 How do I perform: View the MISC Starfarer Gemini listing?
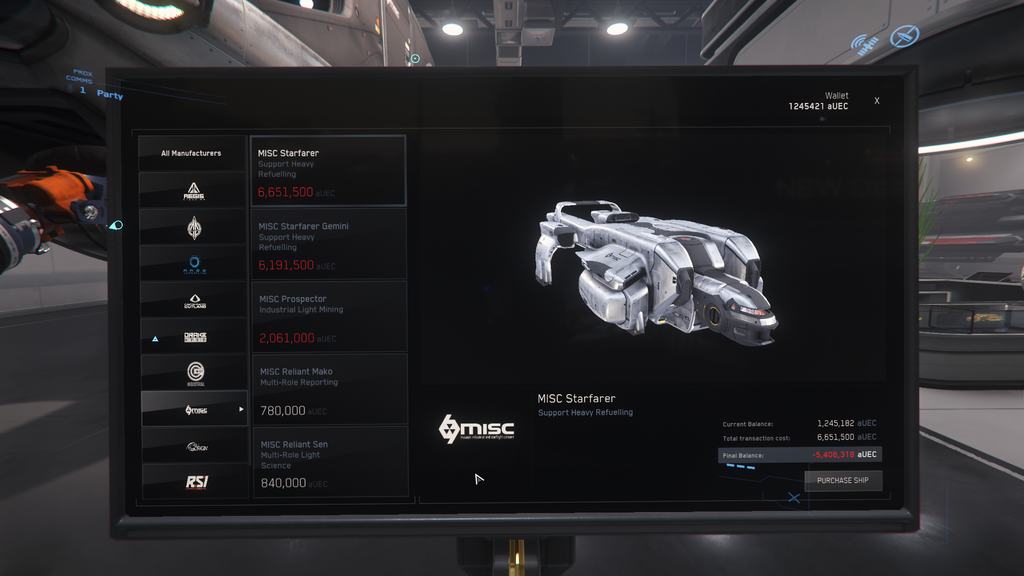click(328, 244)
